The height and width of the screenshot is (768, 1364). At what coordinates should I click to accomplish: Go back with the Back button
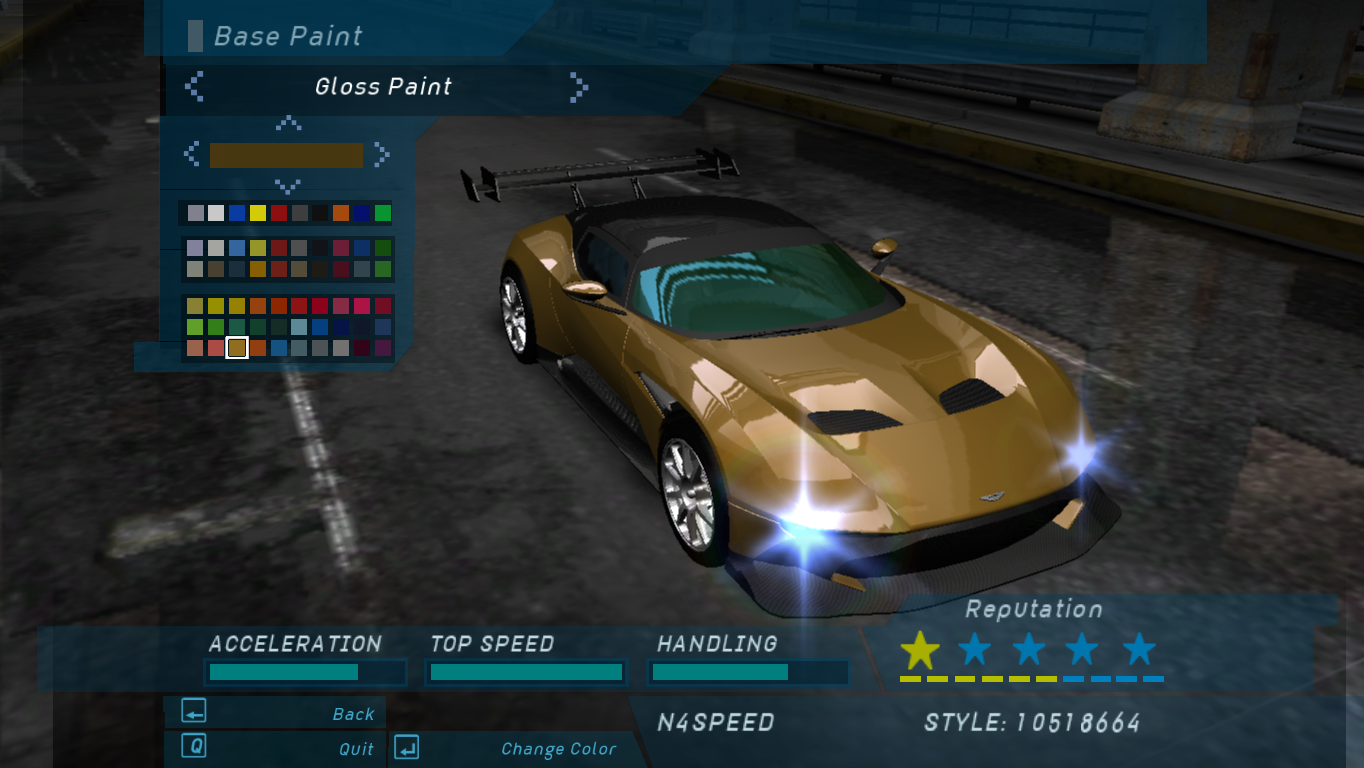(x=275, y=713)
